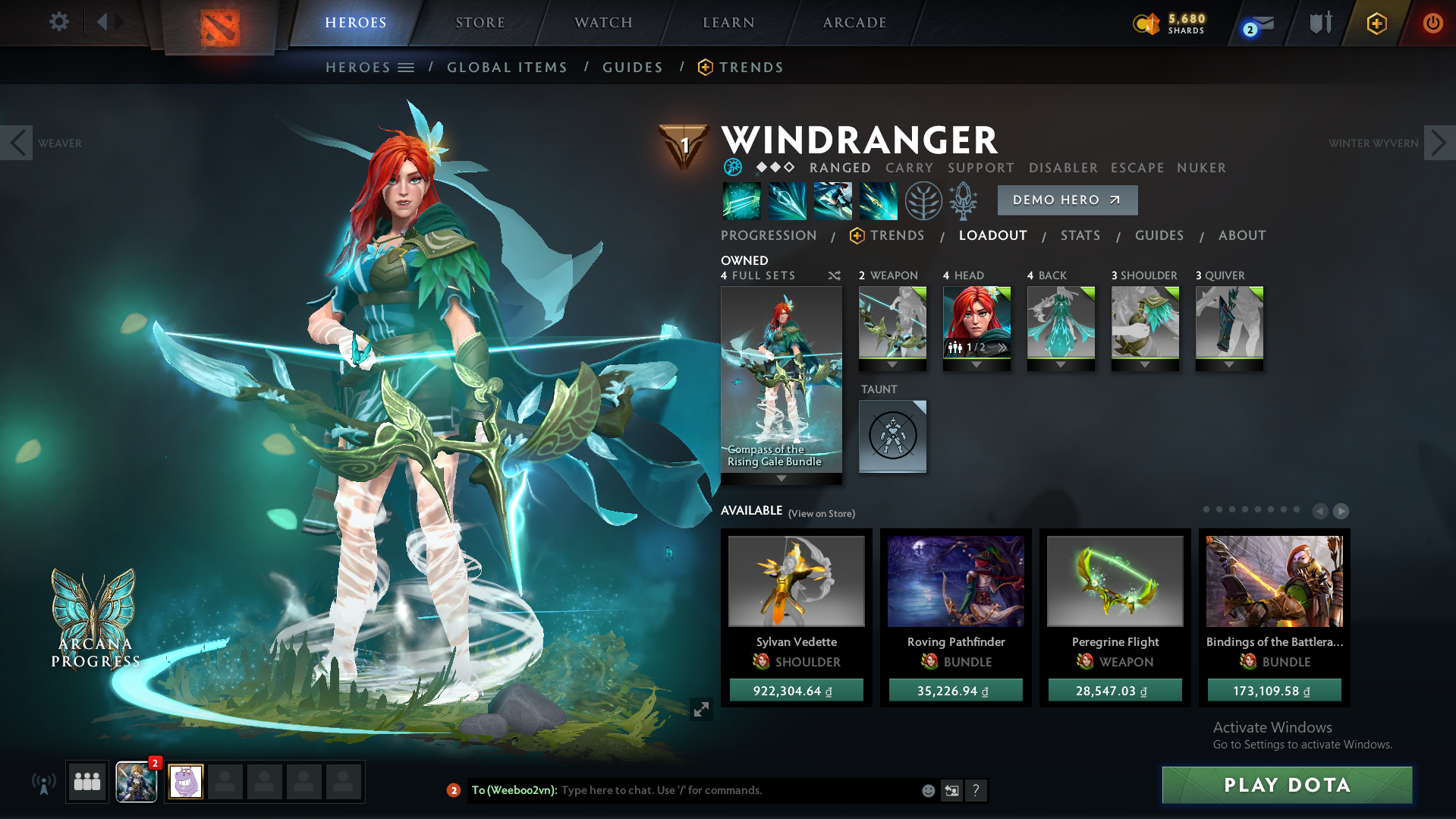Switch to the STATS tab
1456x819 pixels.
pyautogui.click(x=1080, y=235)
